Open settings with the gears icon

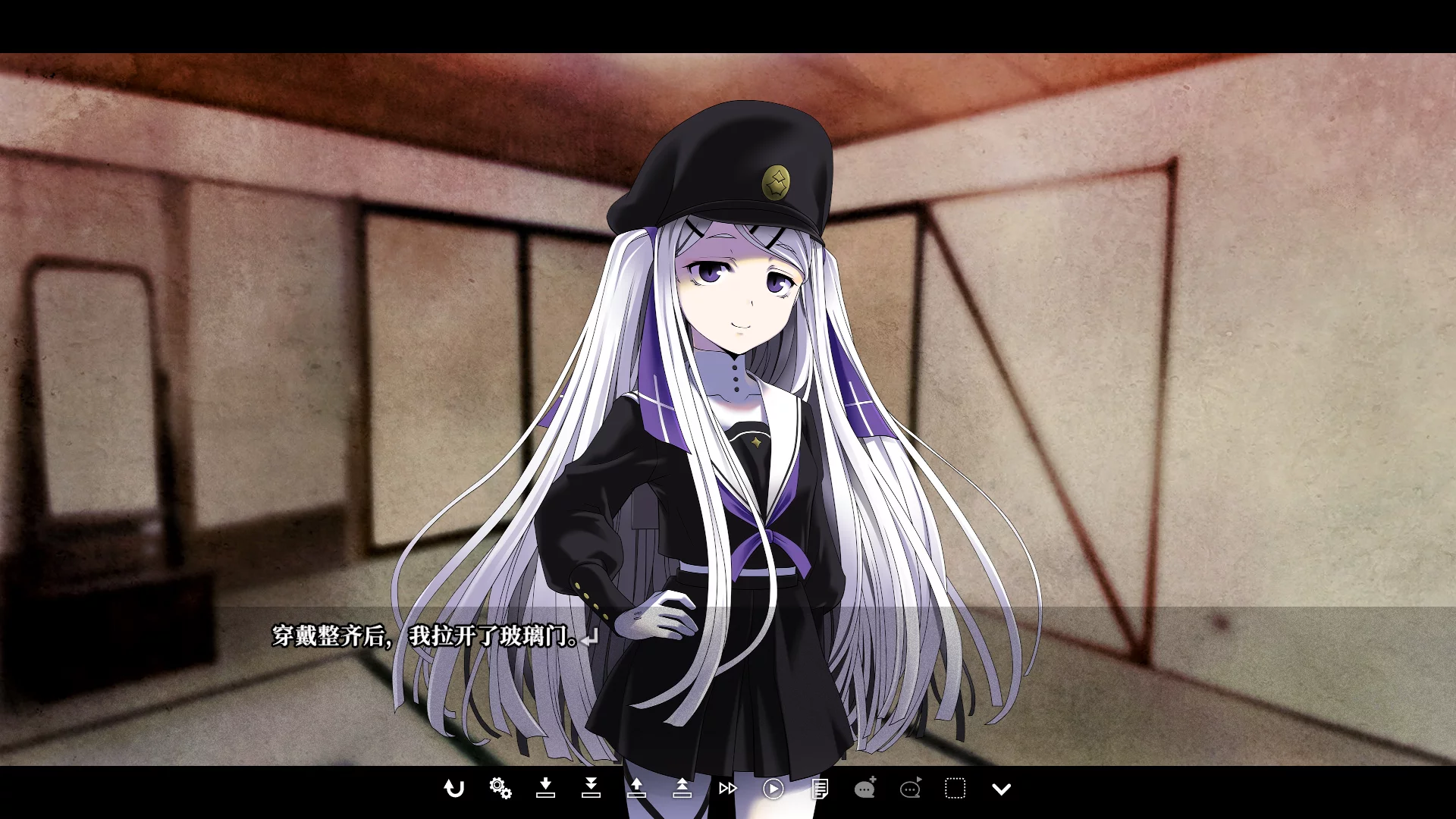tap(500, 789)
